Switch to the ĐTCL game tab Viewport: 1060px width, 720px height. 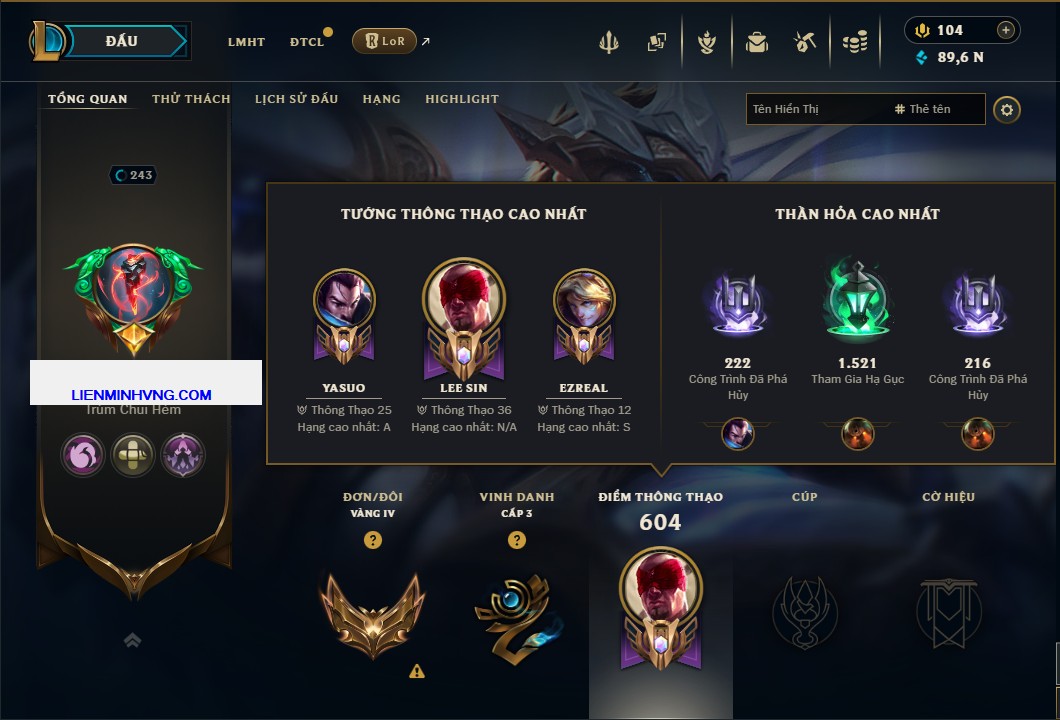pos(307,42)
